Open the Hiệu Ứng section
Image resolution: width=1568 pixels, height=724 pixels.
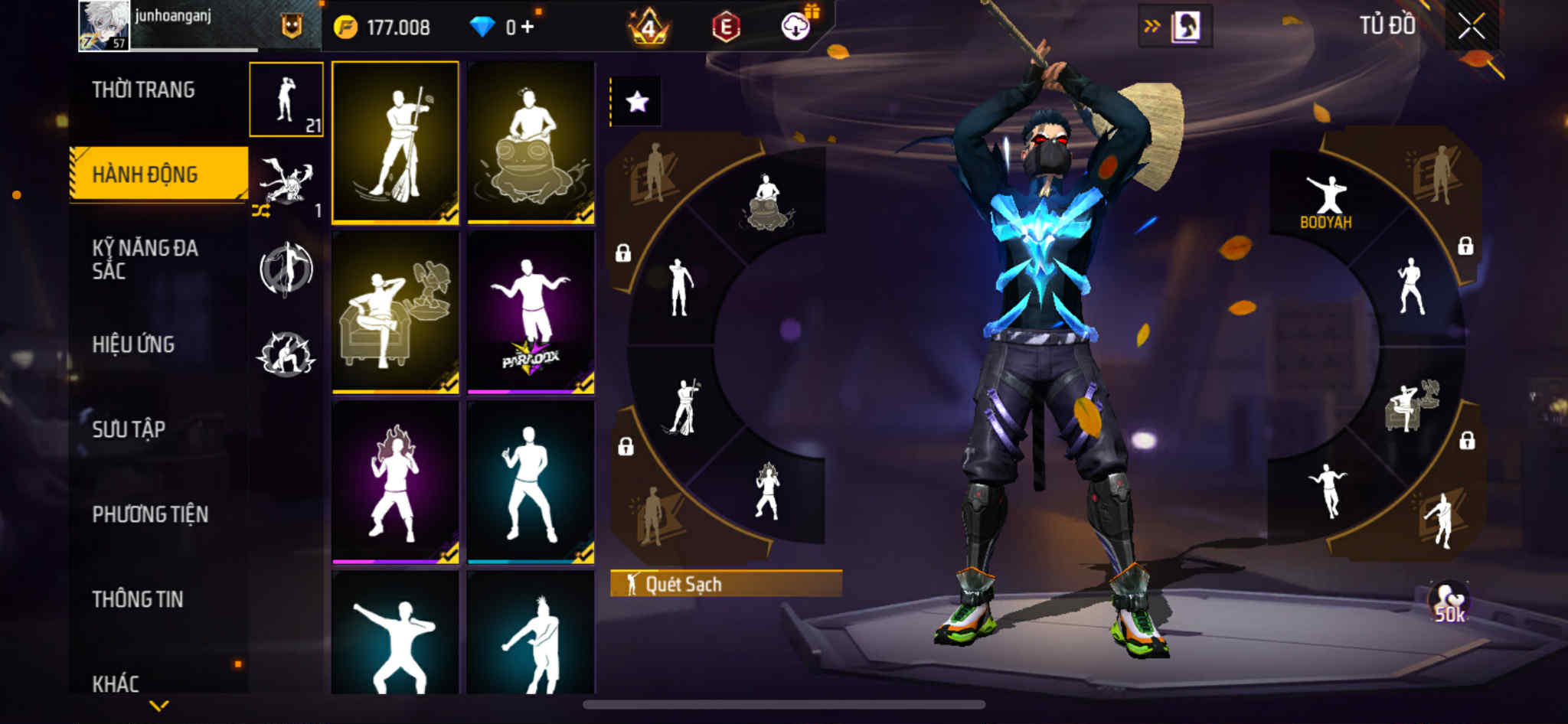pyautogui.click(x=133, y=344)
